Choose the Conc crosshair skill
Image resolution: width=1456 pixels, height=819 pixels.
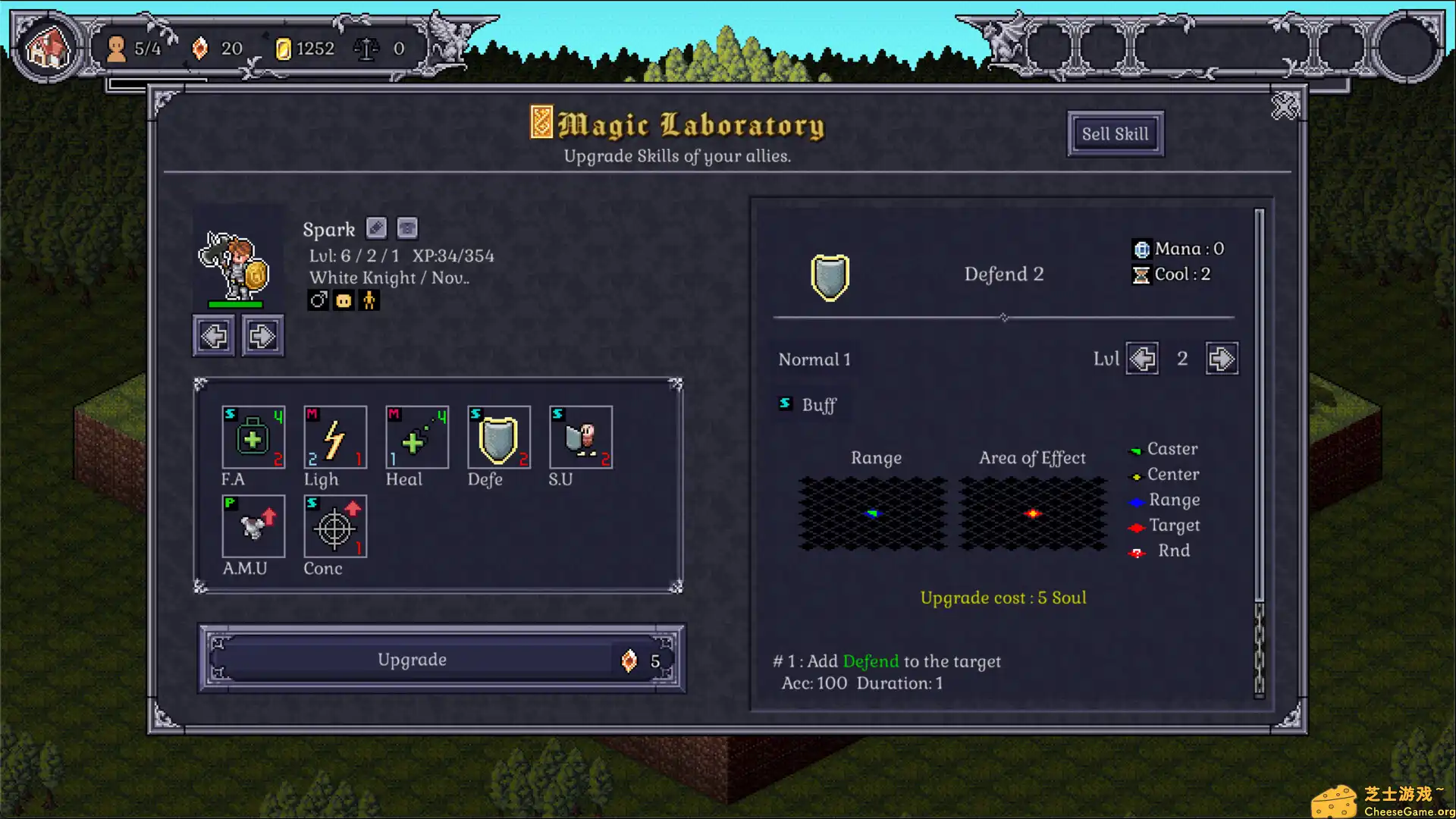tap(335, 526)
